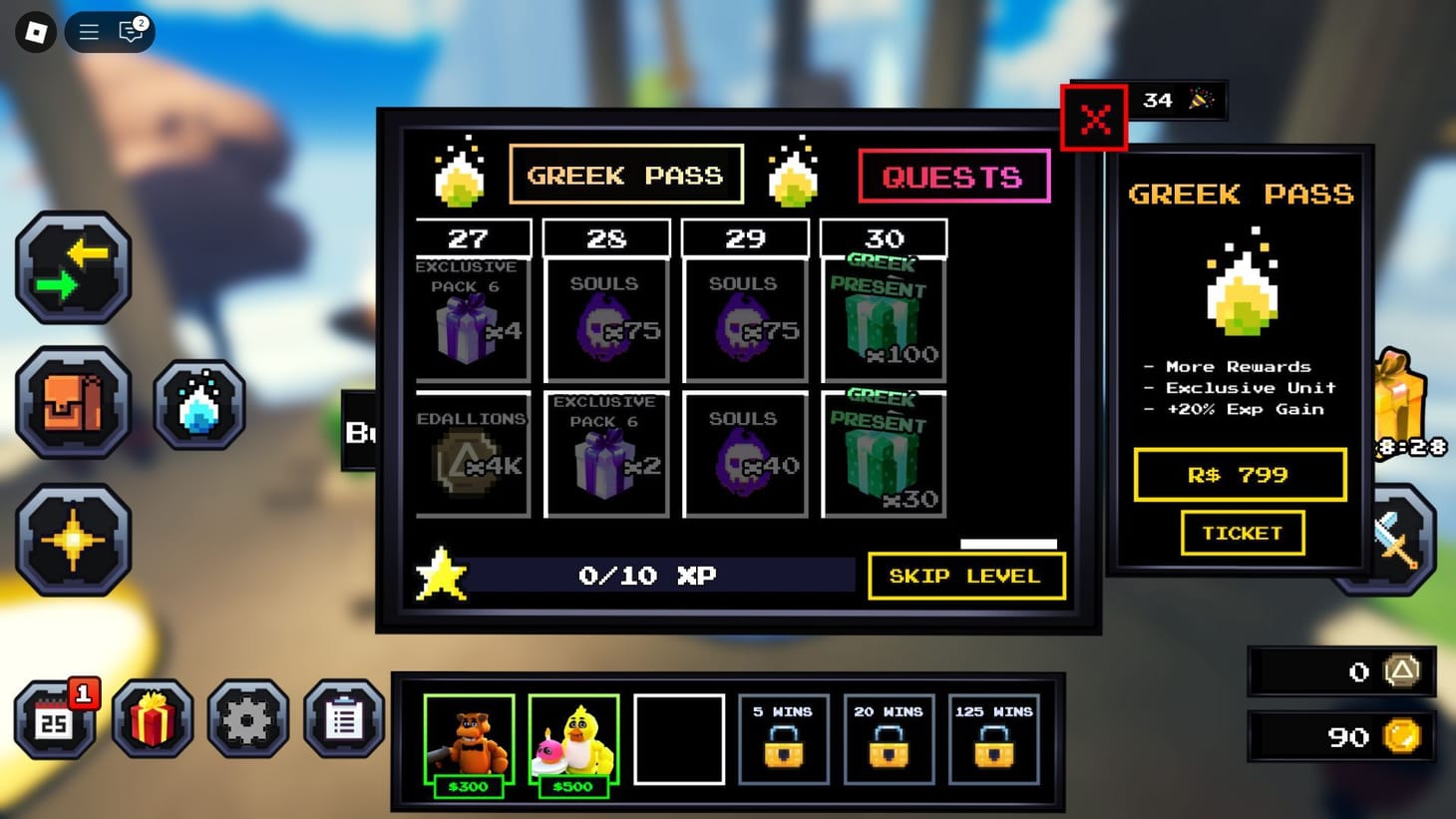Image resolution: width=1456 pixels, height=819 pixels.
Task: Select the Freddy unit priced at $300
Action: tap(469, 738)
